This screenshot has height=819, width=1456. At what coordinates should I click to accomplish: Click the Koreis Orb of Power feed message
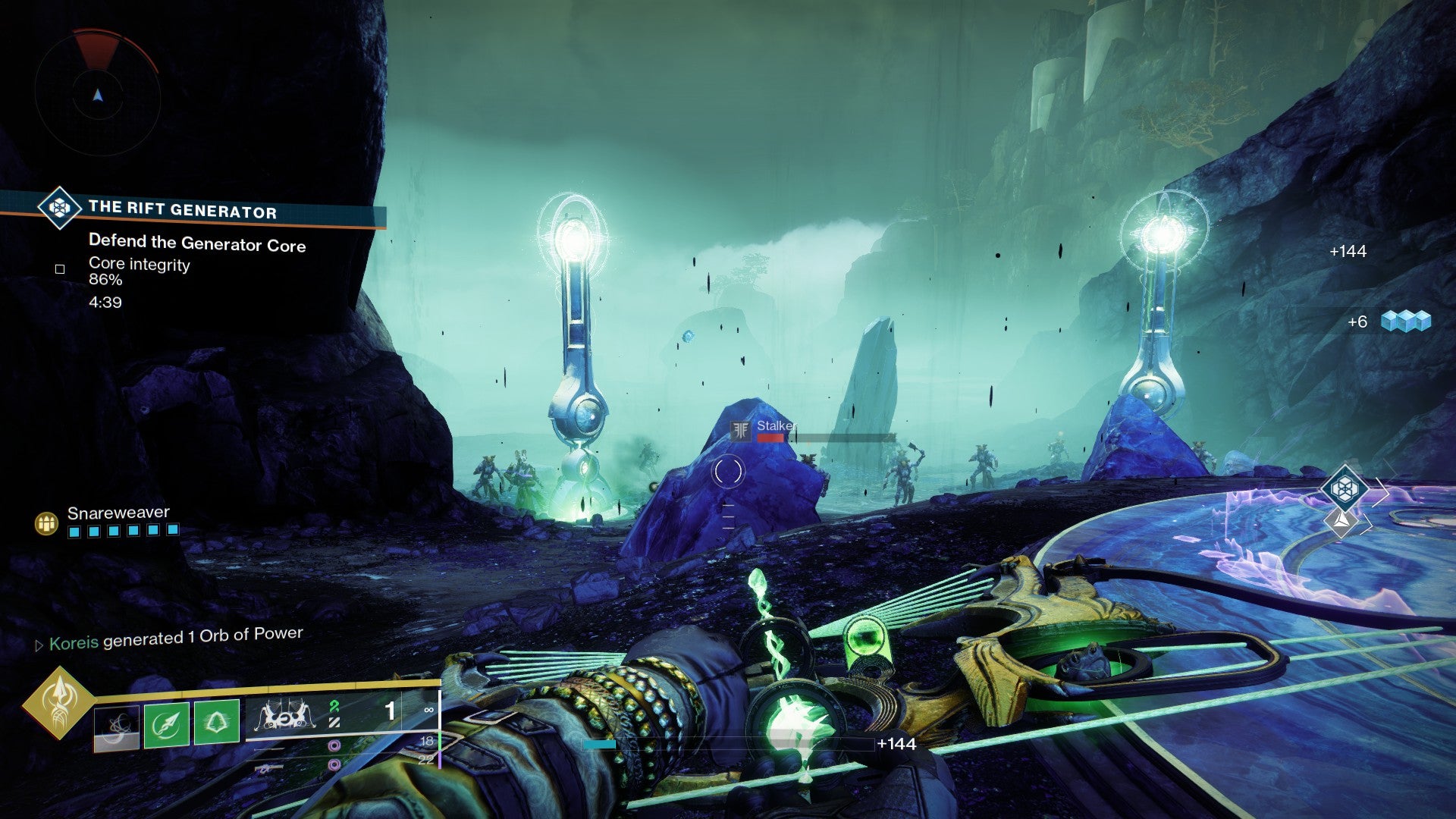click(176, 638)
